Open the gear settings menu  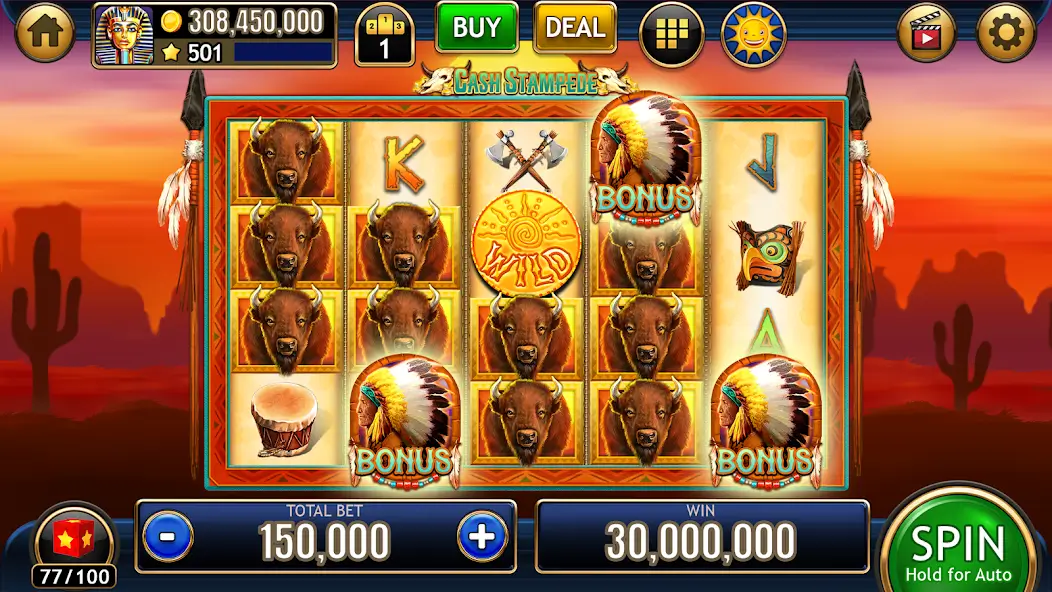1006,35
